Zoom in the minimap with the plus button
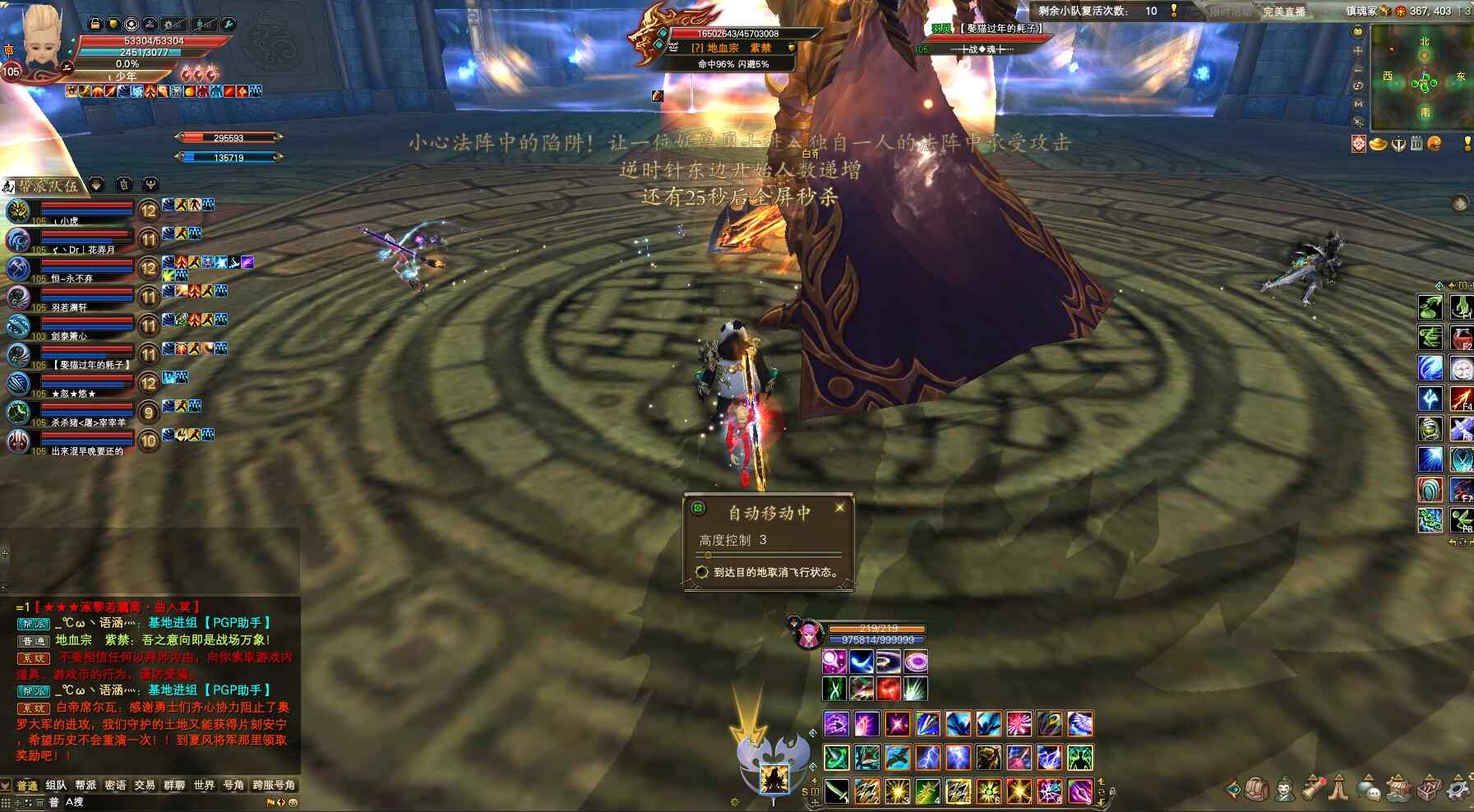The image size is (1474, 812). click(x=1358, y=50)
